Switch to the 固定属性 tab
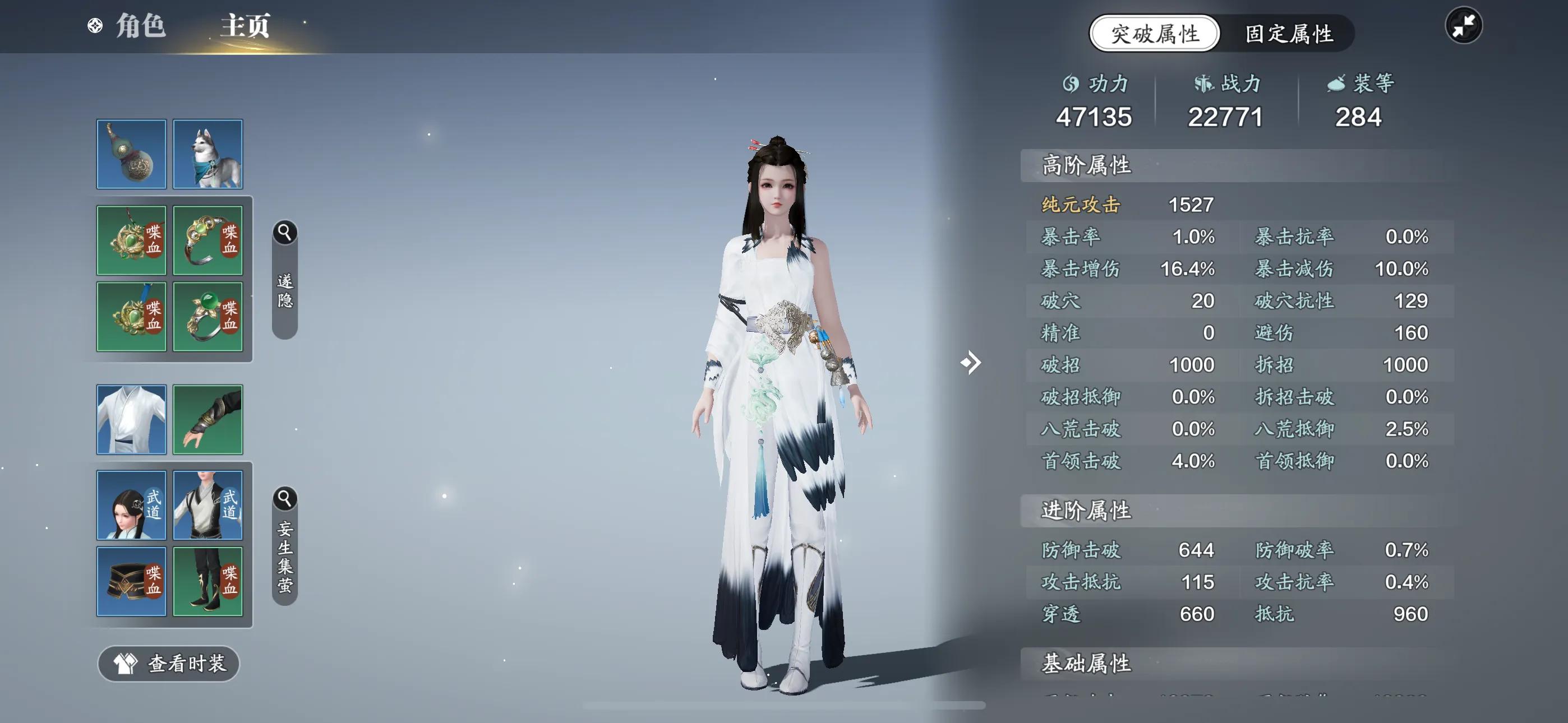Image resolution: width=1568 pixels, height=723 pixels. click(1289, 34)
